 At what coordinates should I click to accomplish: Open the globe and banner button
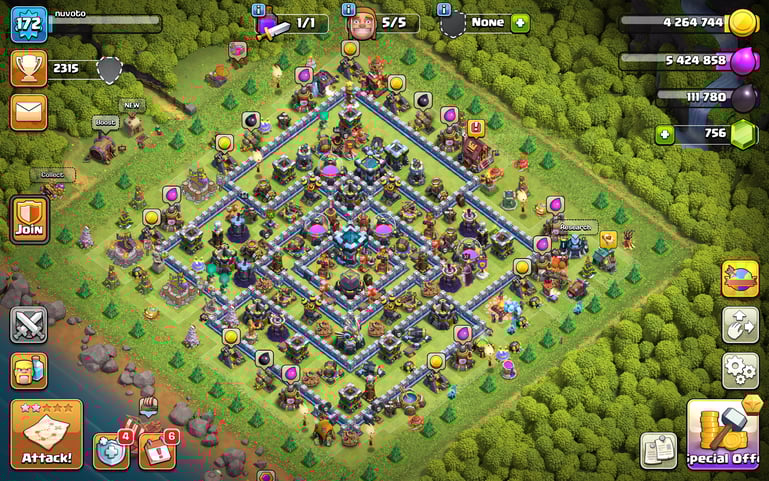[x=740, y=279]
